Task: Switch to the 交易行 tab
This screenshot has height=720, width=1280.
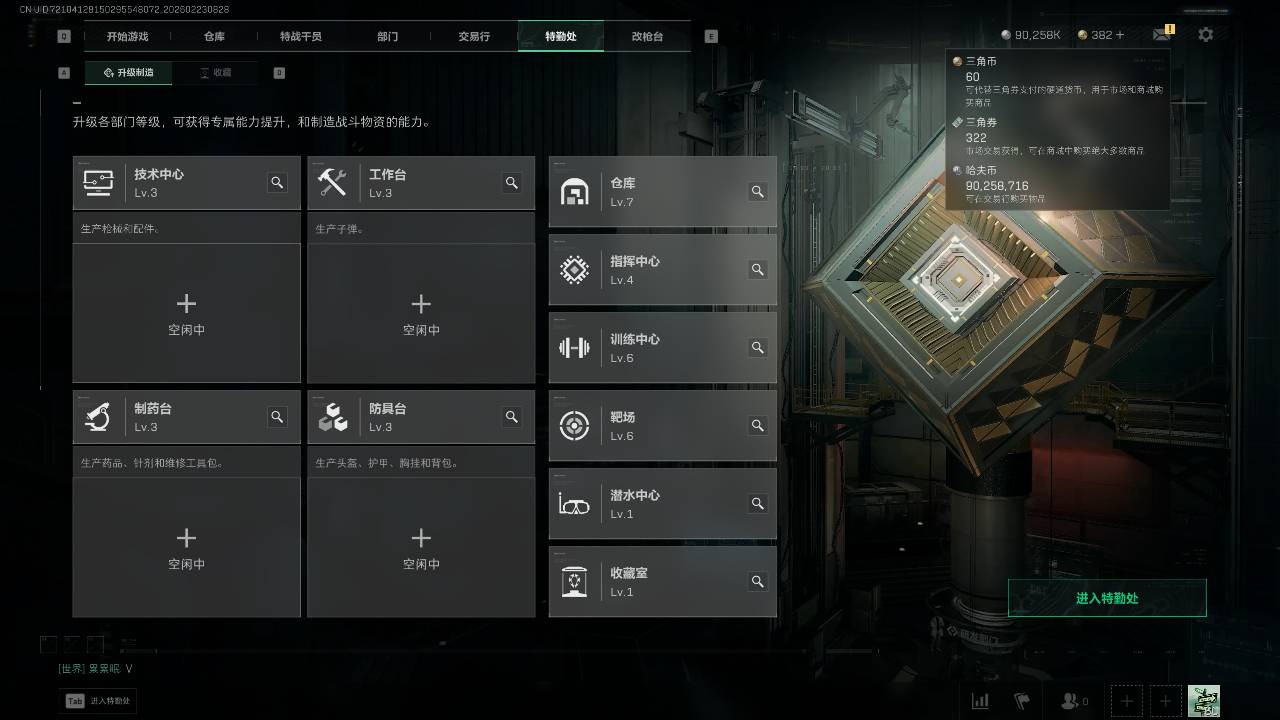Action: click(x=474, y=37)
